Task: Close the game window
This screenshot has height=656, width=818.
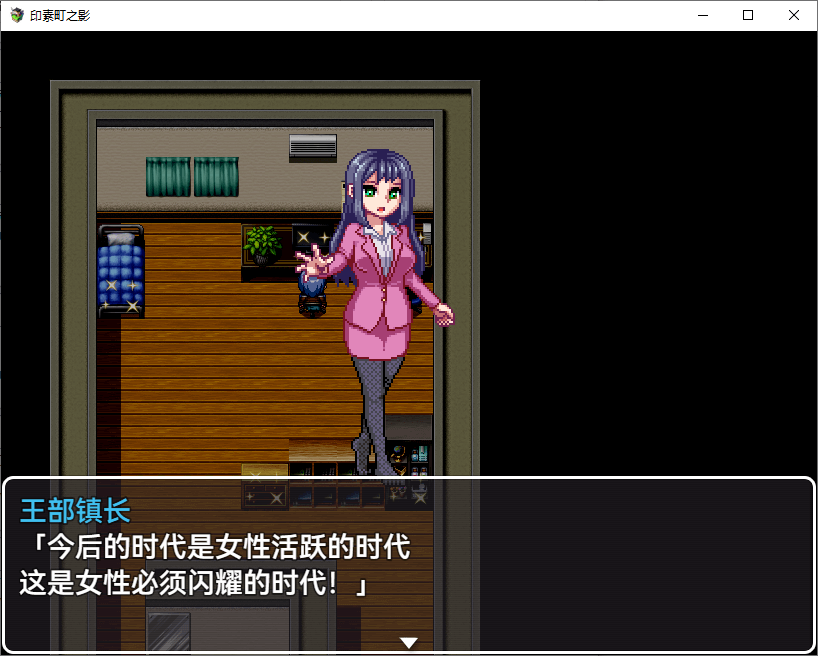Action: click(x=794, y=15)
